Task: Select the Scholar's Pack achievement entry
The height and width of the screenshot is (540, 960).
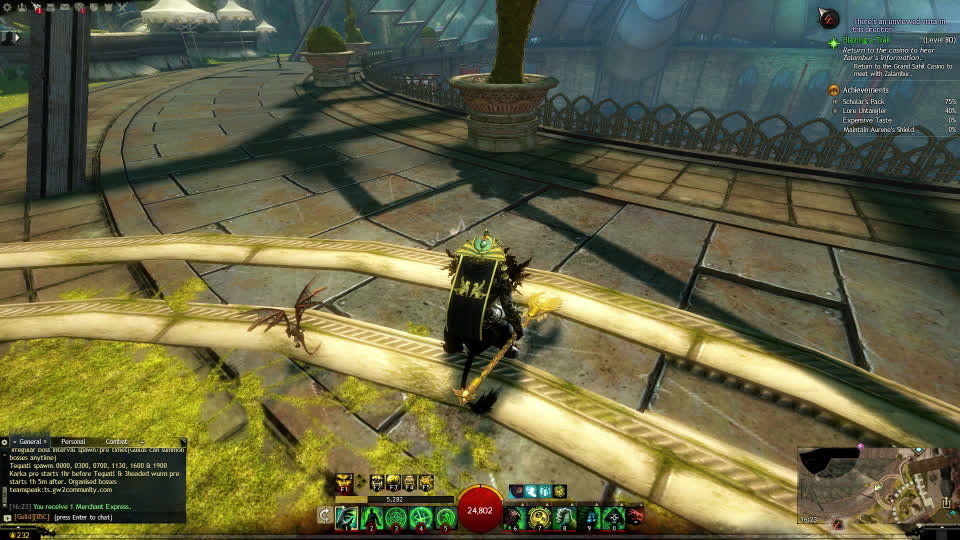Action: (x=864, y=101)
